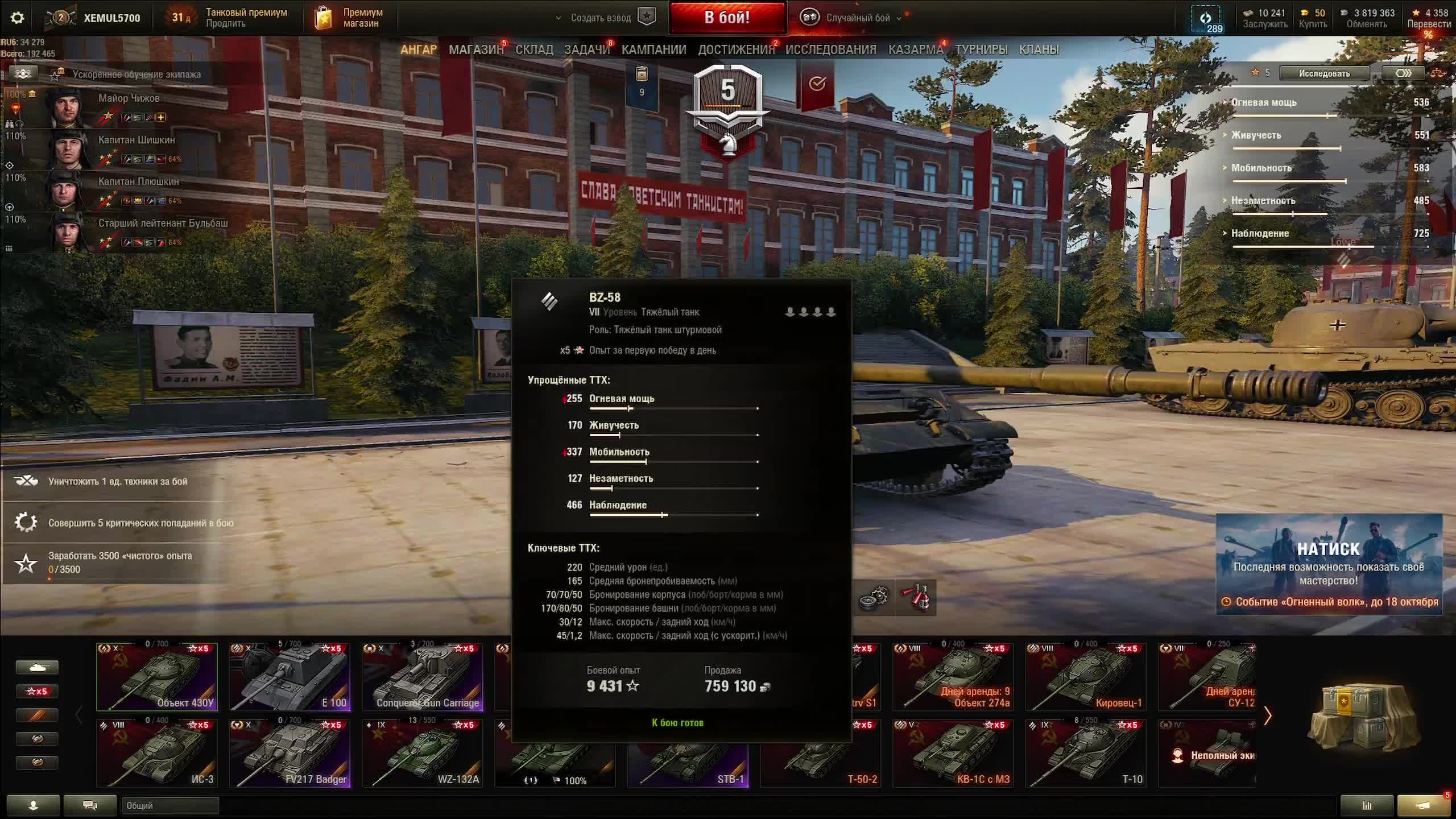Click the Исследовать research button
This screenshot has width=1456, height=819.
(1324, 73)
